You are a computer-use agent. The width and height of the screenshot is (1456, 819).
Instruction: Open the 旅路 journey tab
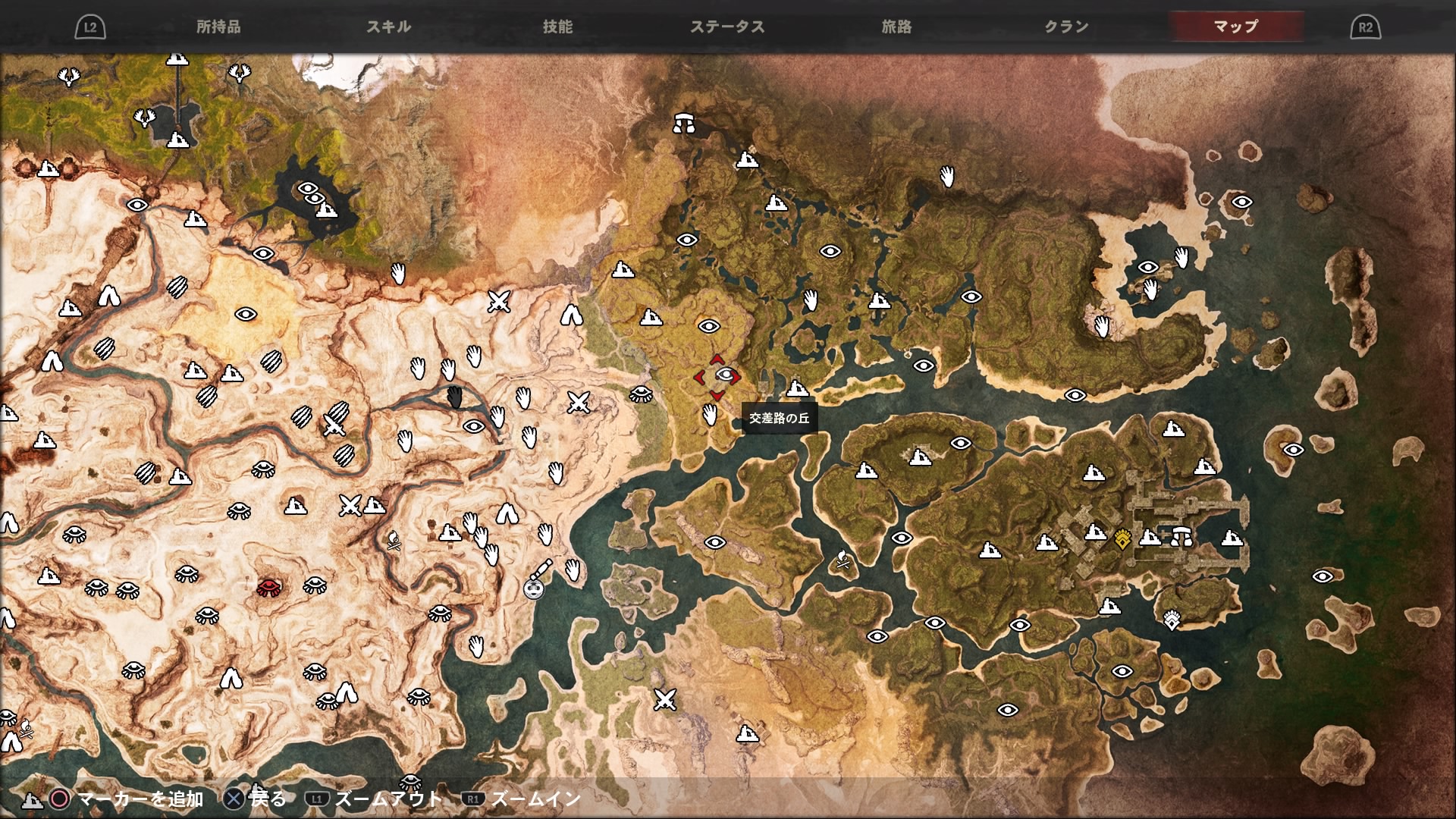[x=896, y=27]
